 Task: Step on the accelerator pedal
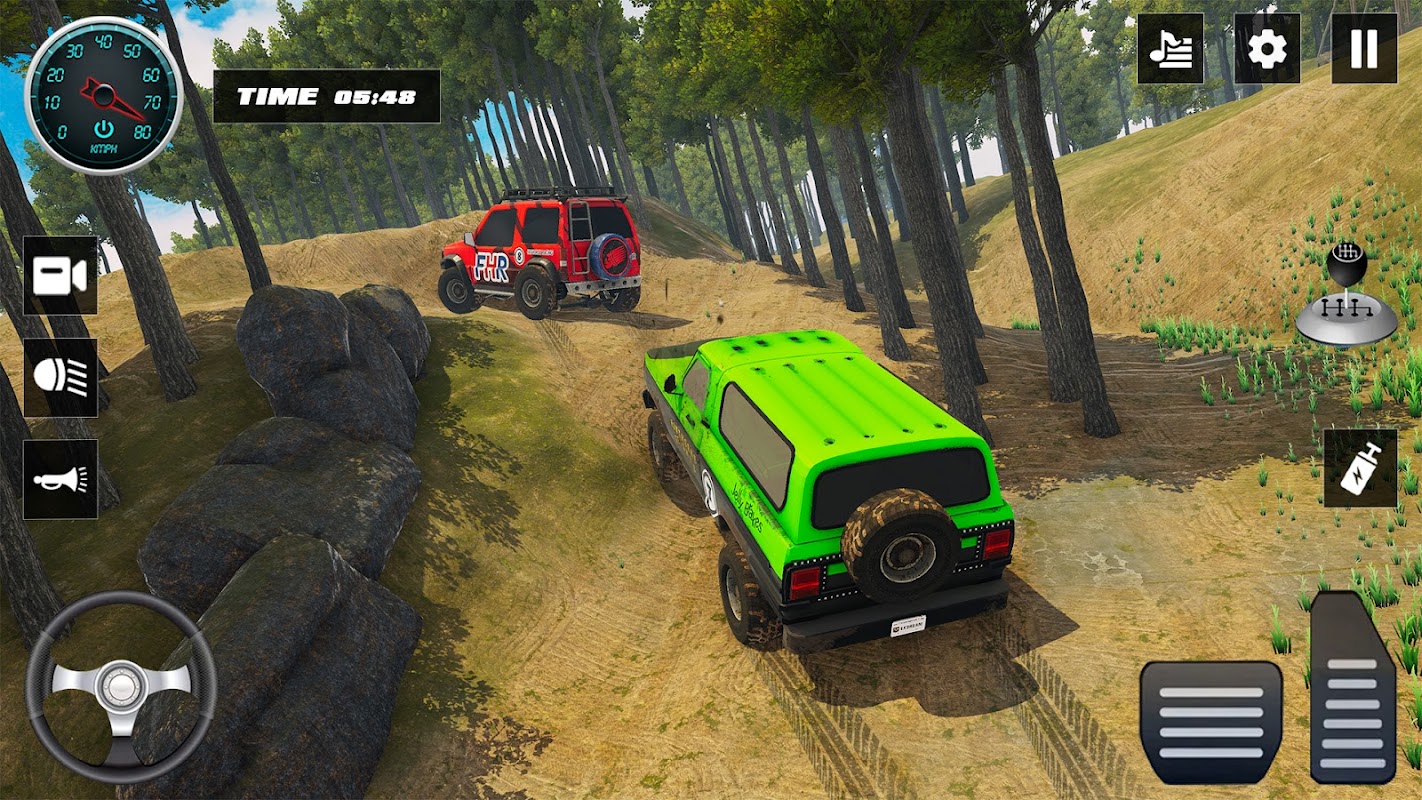click(1352, 689)
